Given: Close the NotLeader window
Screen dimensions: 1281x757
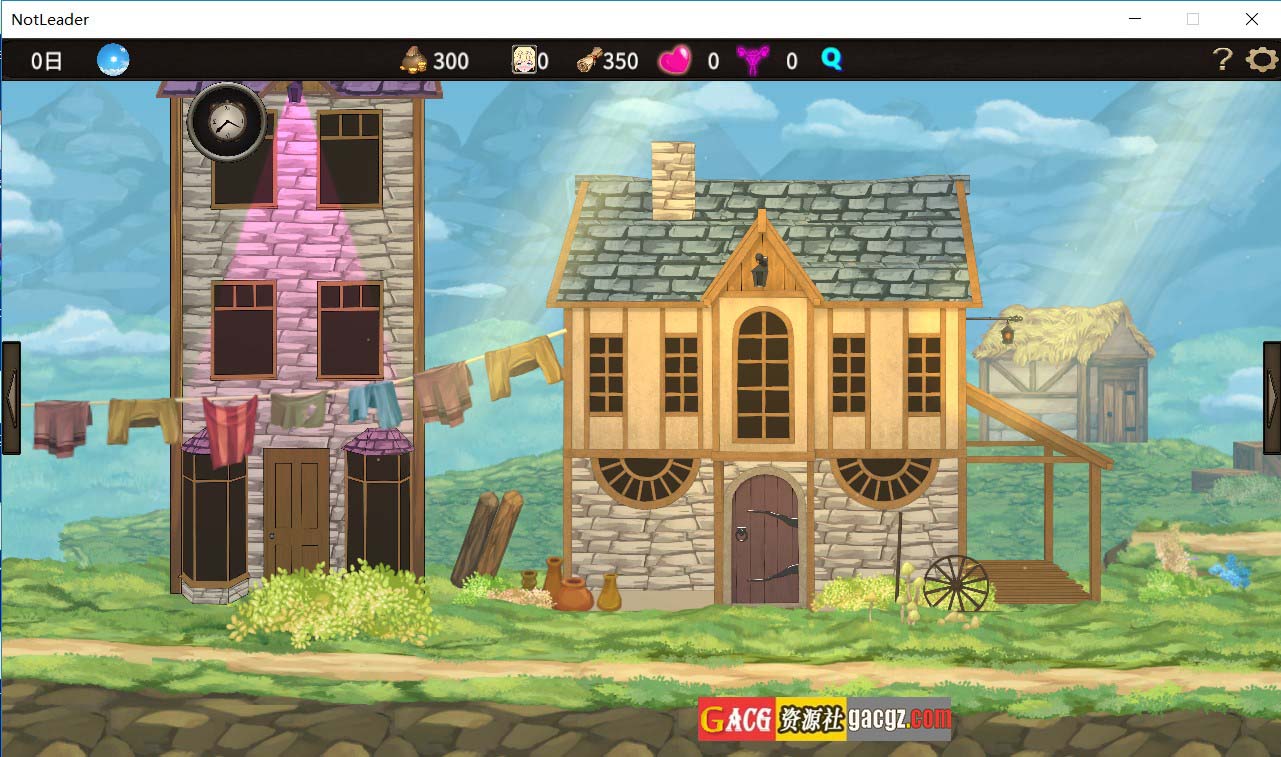Looking at the screenshot, I should coord(1251,19).
